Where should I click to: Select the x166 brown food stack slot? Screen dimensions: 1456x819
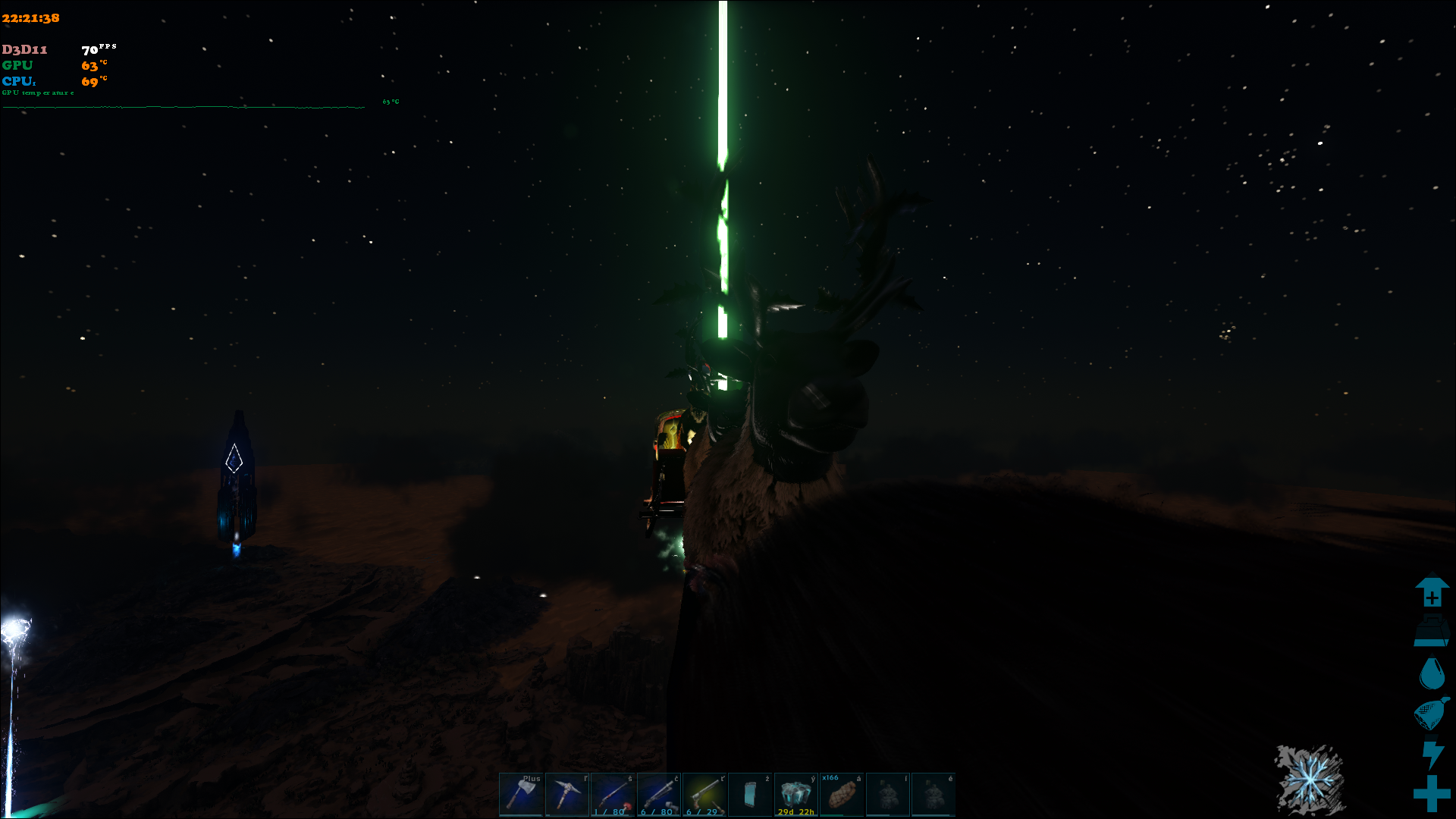(842, 794)
